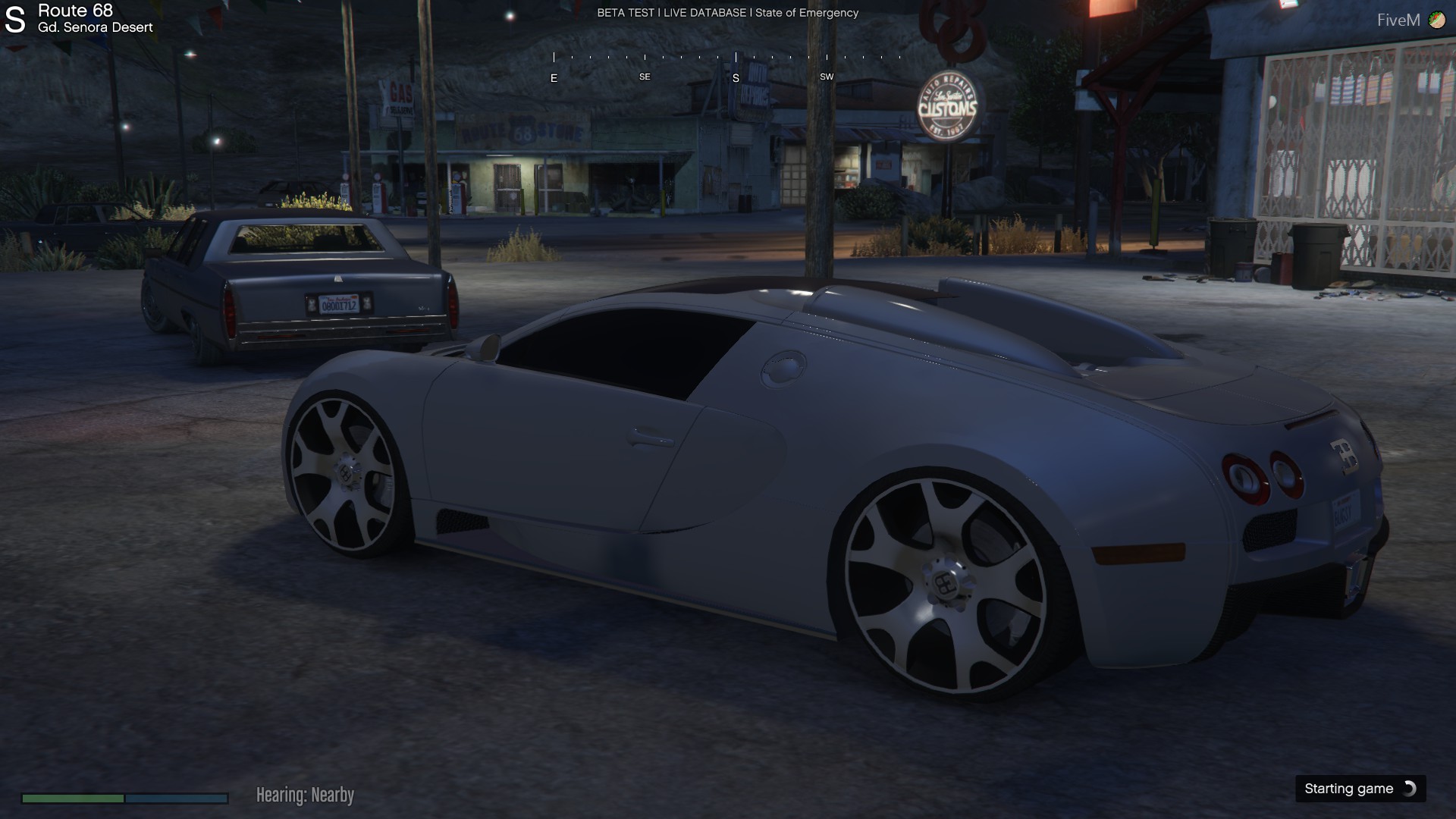1456x819 pixels.
Task: Click the compass heading strip
Action: coord(726,66)
